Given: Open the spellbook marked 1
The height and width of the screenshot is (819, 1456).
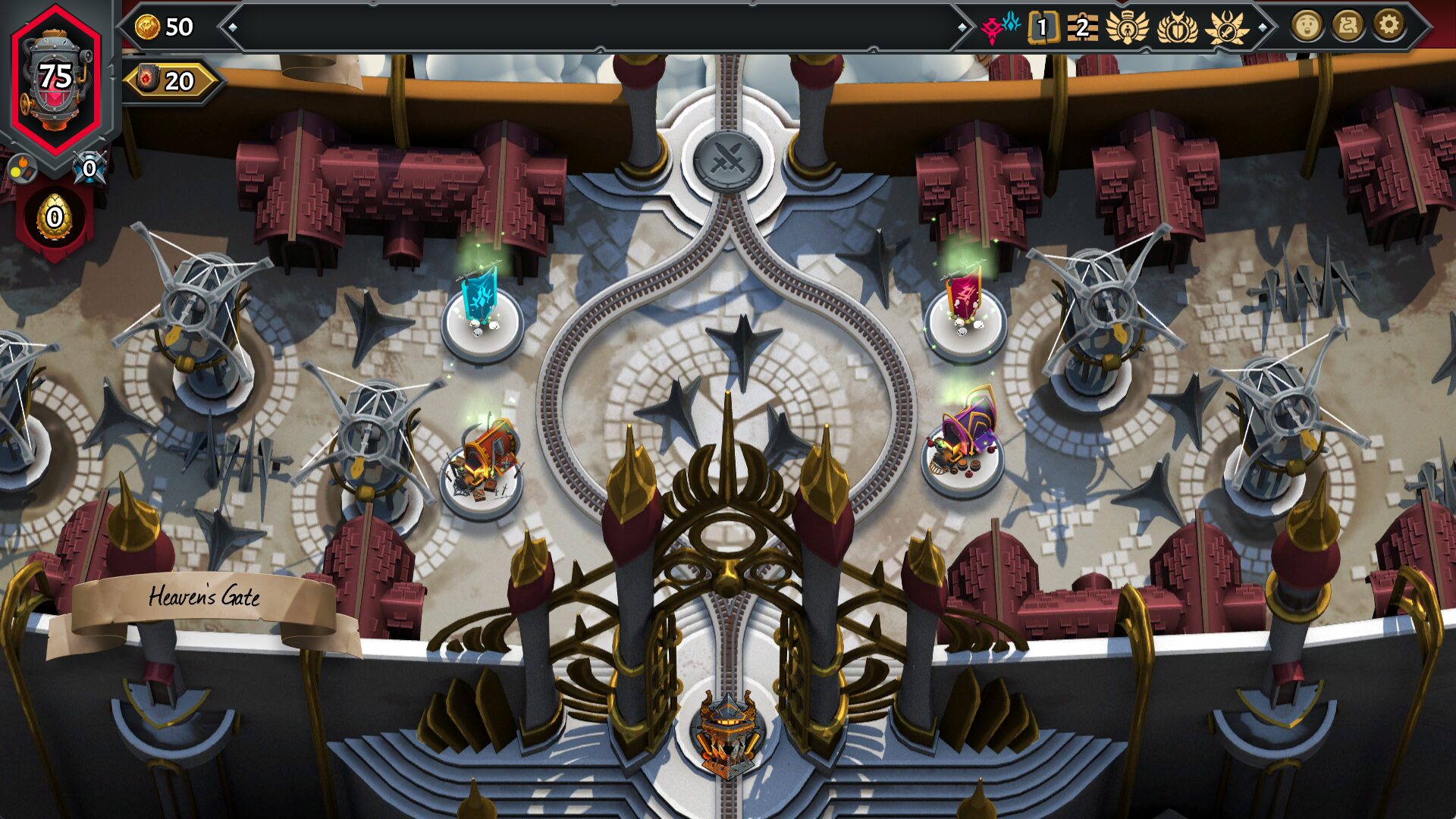Looking at the screenshot, I should [x=1043, y=27].
